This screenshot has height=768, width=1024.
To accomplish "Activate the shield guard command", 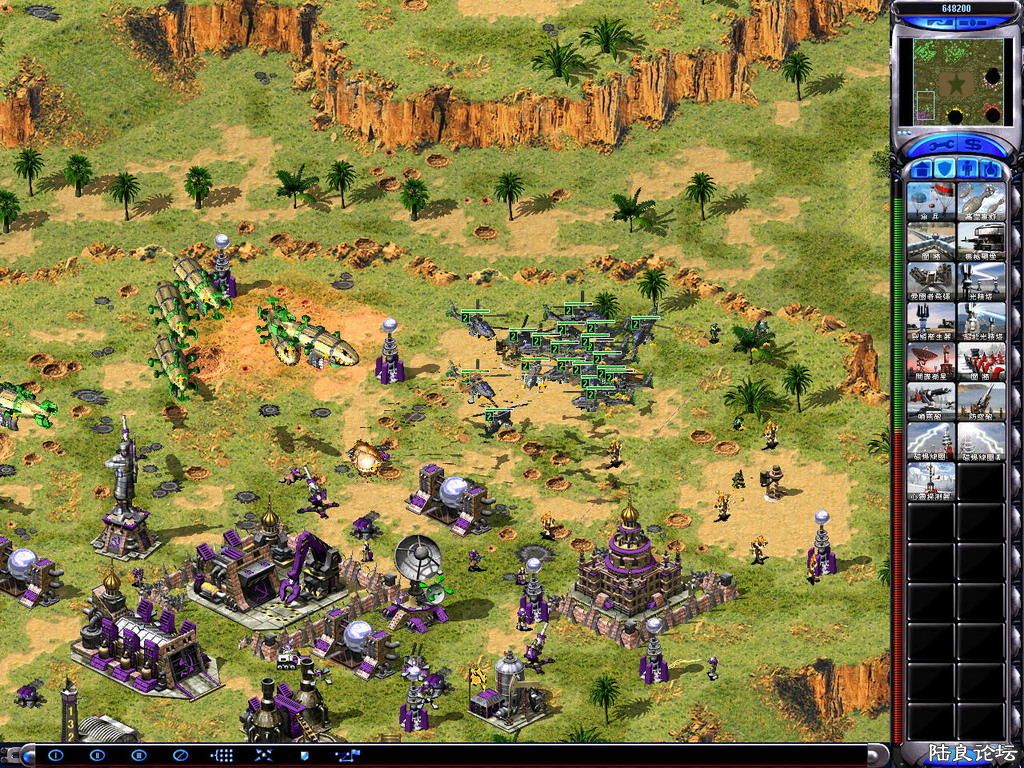I will [304, 755].
